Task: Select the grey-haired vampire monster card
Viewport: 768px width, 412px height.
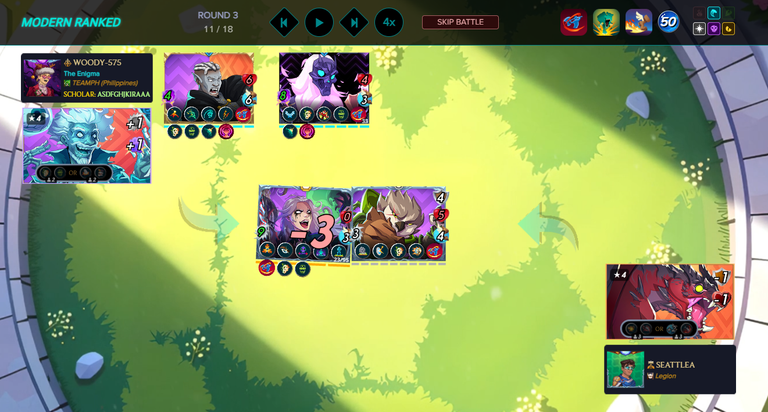Action: coord(208,88)
